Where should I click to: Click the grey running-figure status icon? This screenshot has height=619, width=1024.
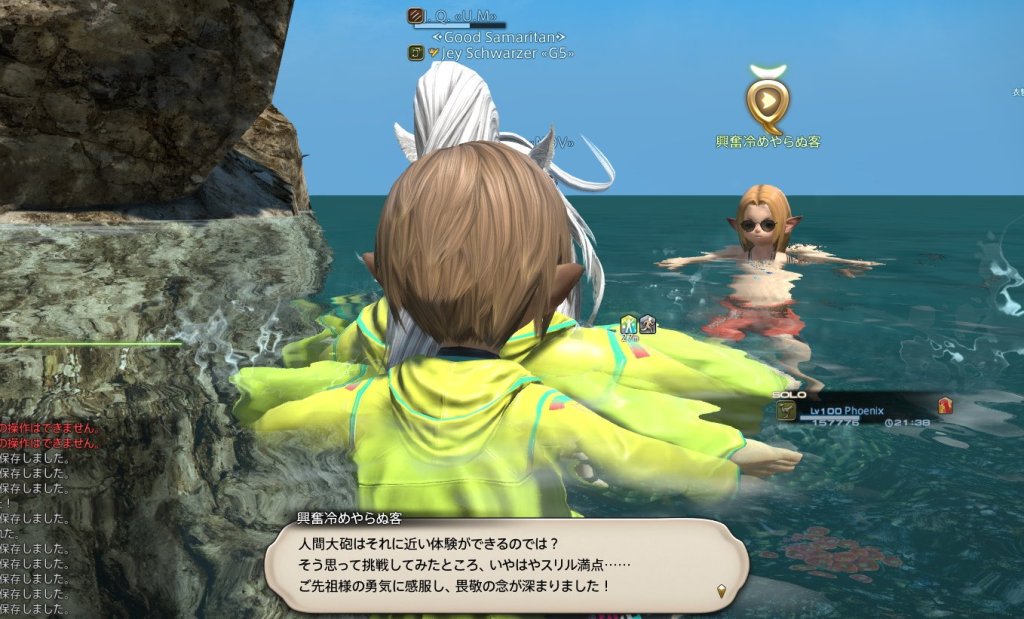[x=647, y=323]
